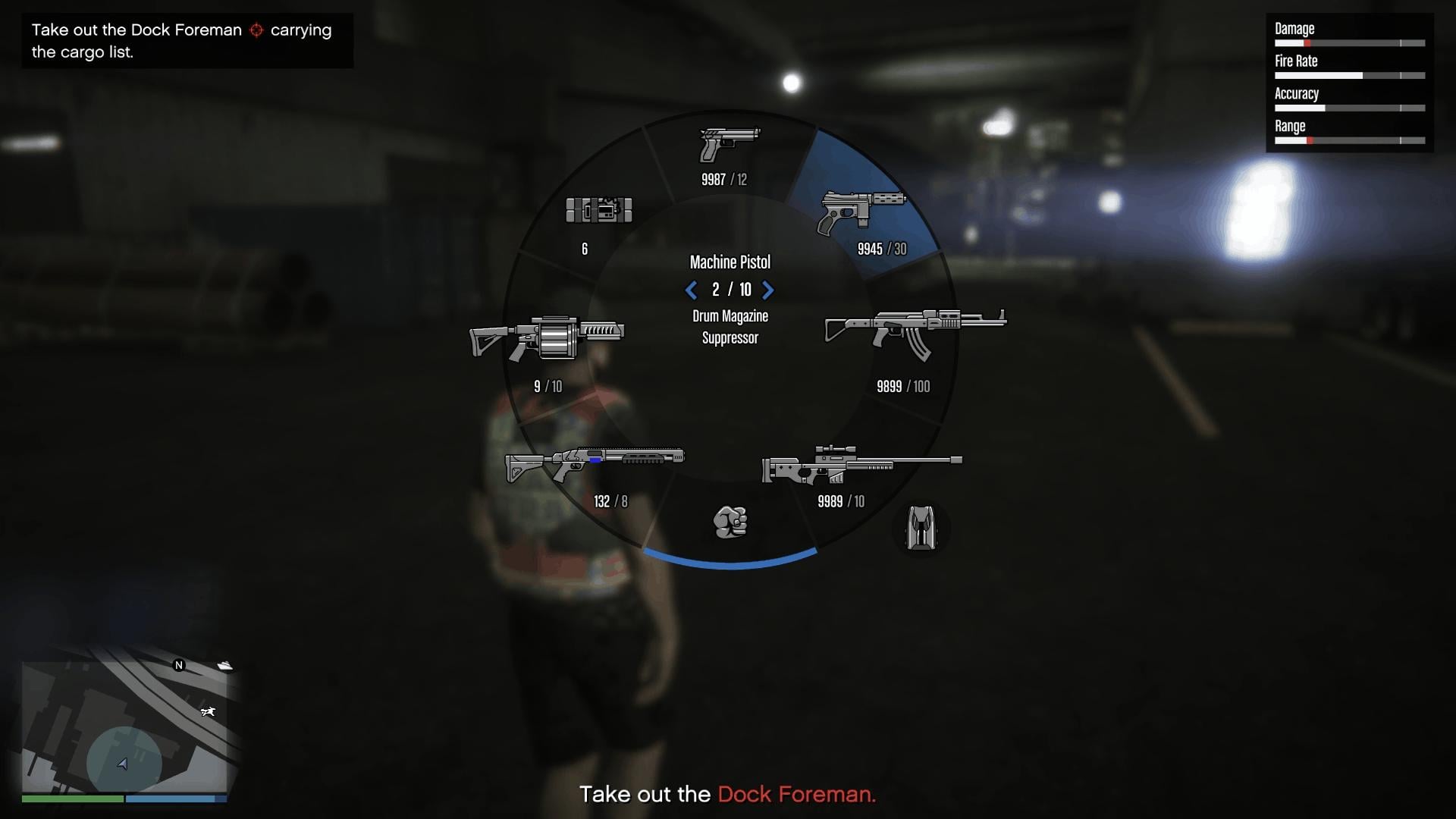The image size is (1456, 819).
Task: Select the Pump Shotgun
Action: point(595,459)
